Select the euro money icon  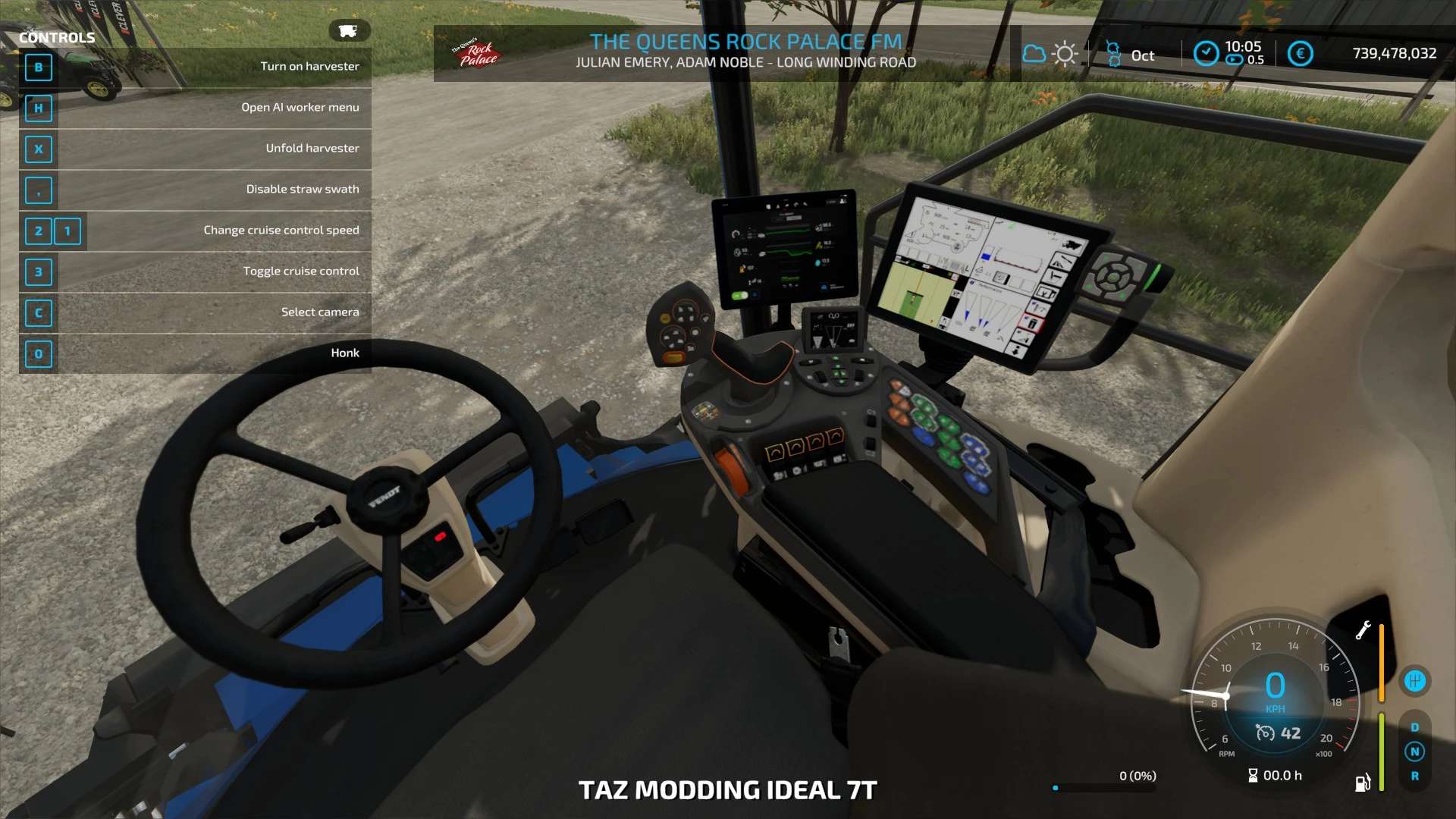[x=1300, y=53]
